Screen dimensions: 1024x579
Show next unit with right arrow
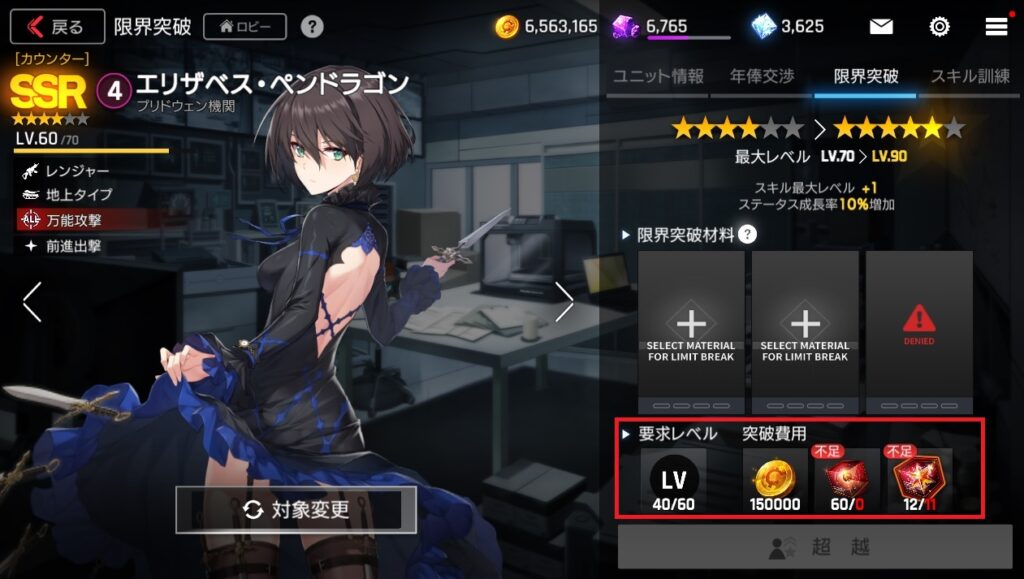tap(564, 301)
